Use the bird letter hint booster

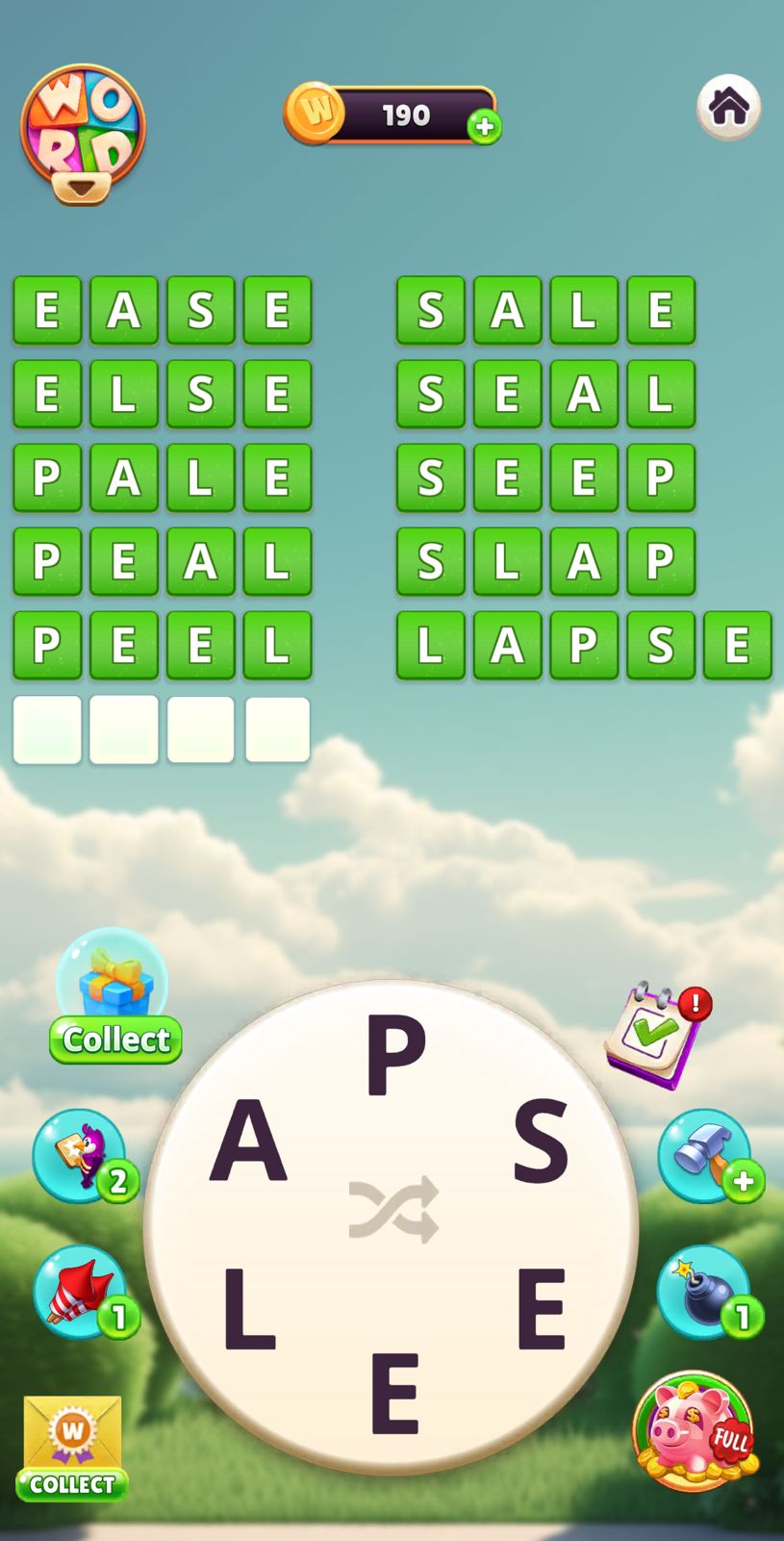click(x=81, y=1154)
